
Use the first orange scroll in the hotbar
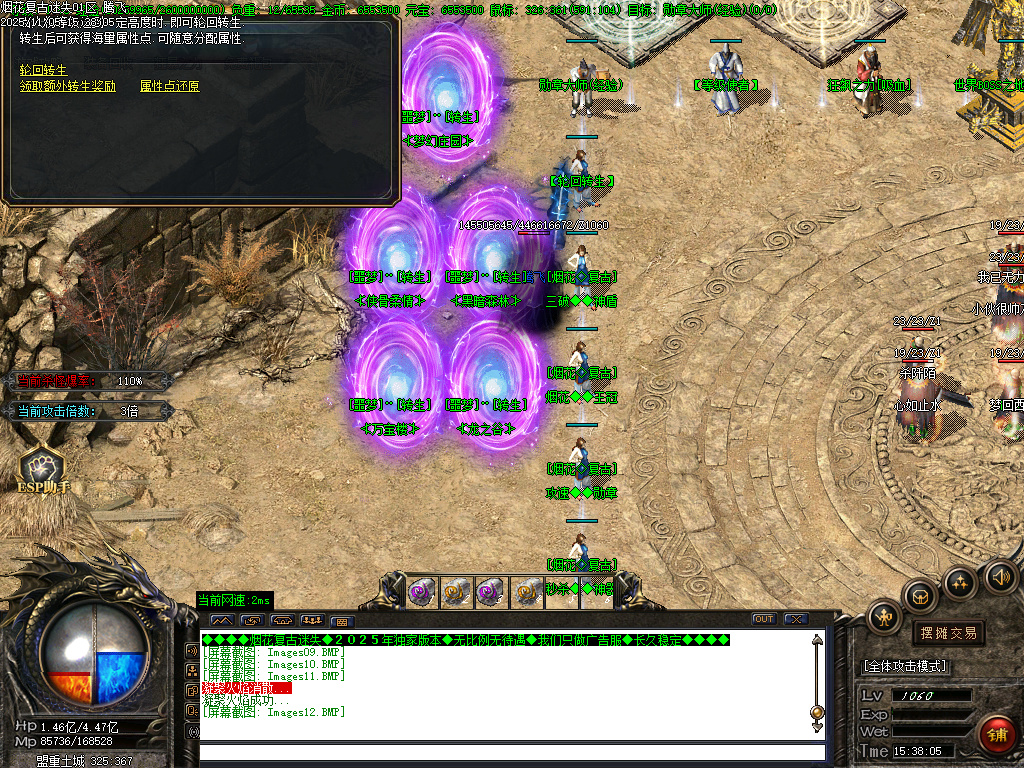[457, 592]
